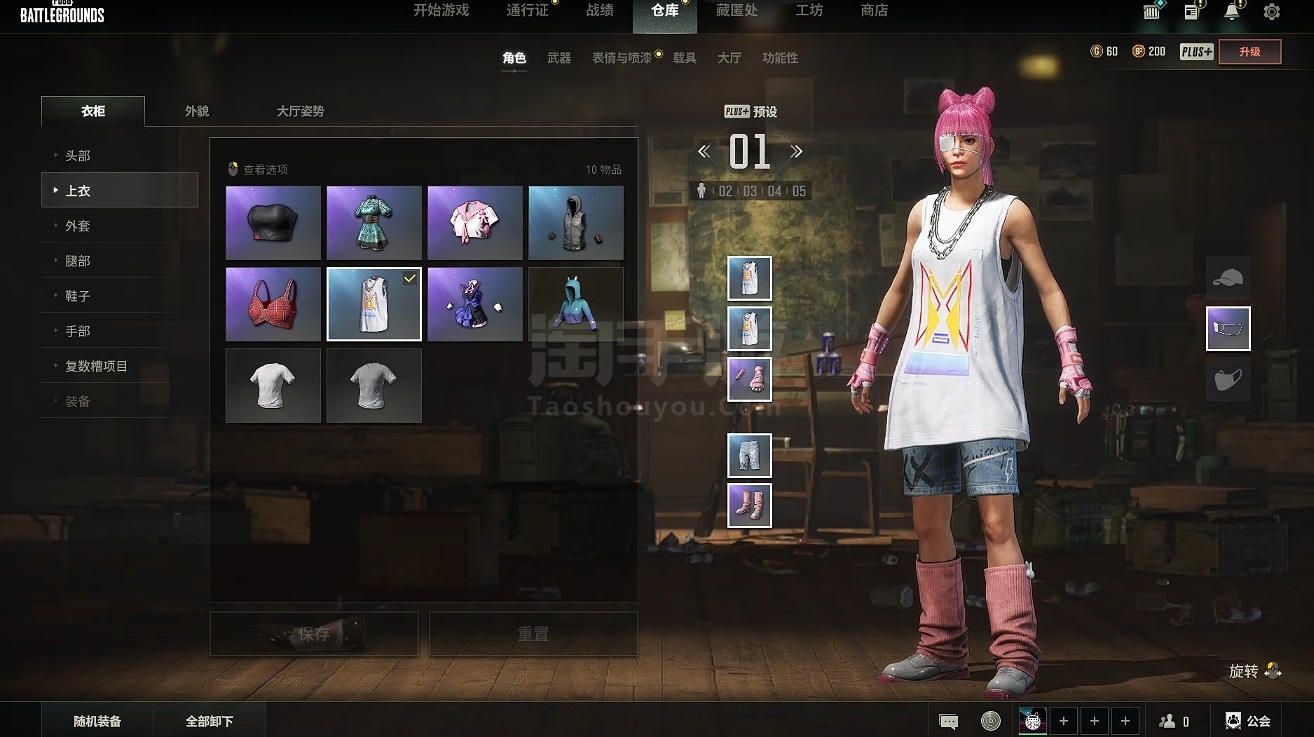
Task: Open the 外套 outerwear category
Action: point(78,226)
